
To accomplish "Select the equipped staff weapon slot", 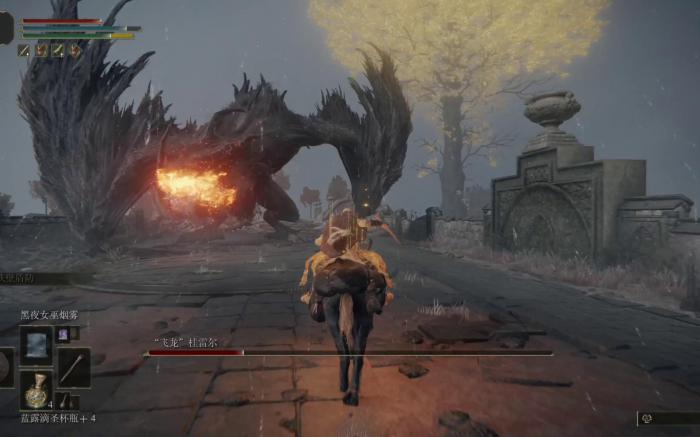I will [73, 367].
